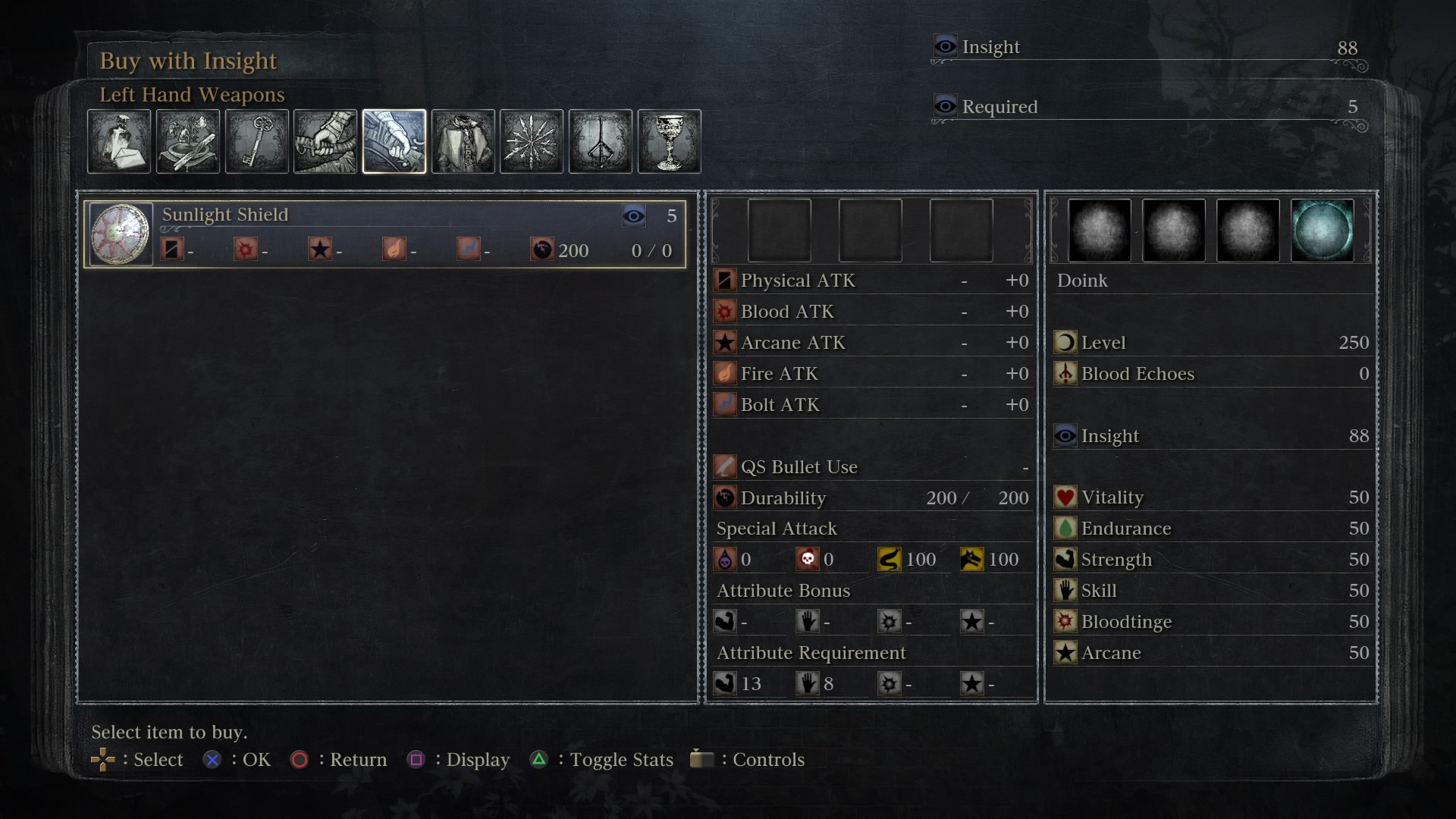Screen dimensions: 1456x819
Task: Select the Left Hand Weapons category icon
Action: (x=393, y=141)
